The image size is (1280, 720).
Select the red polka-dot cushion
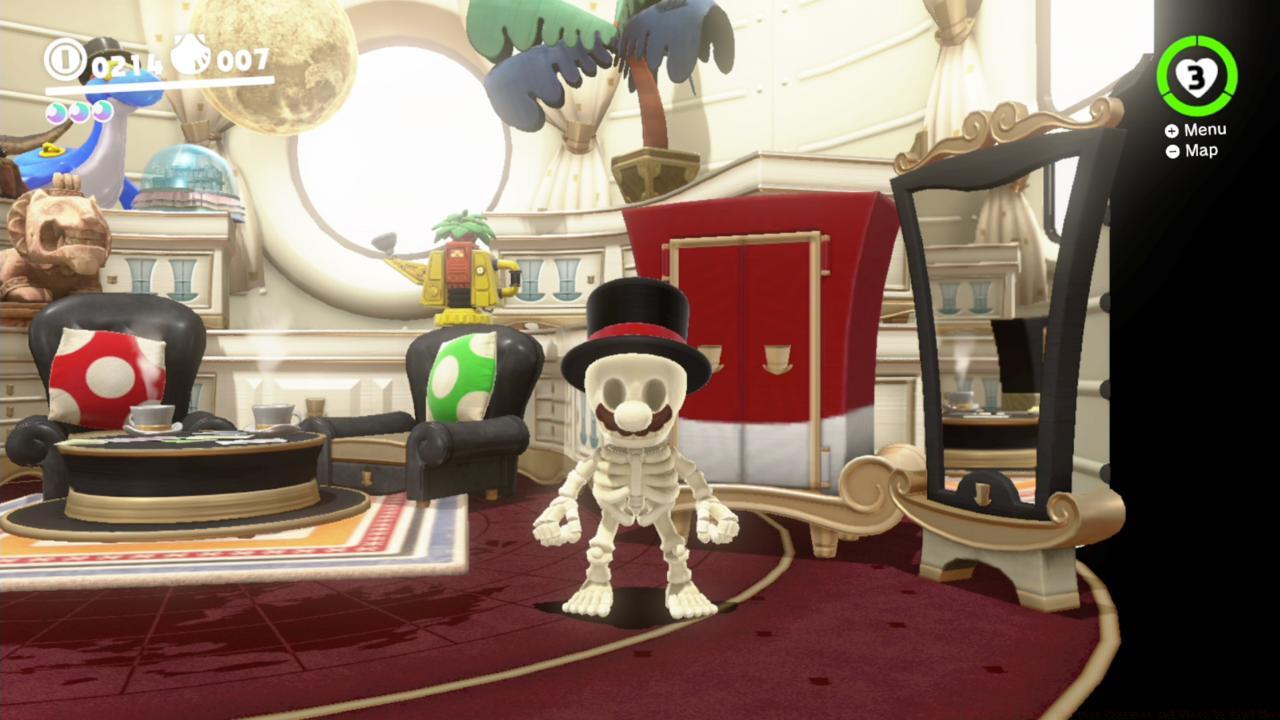[x=105, y=375]
